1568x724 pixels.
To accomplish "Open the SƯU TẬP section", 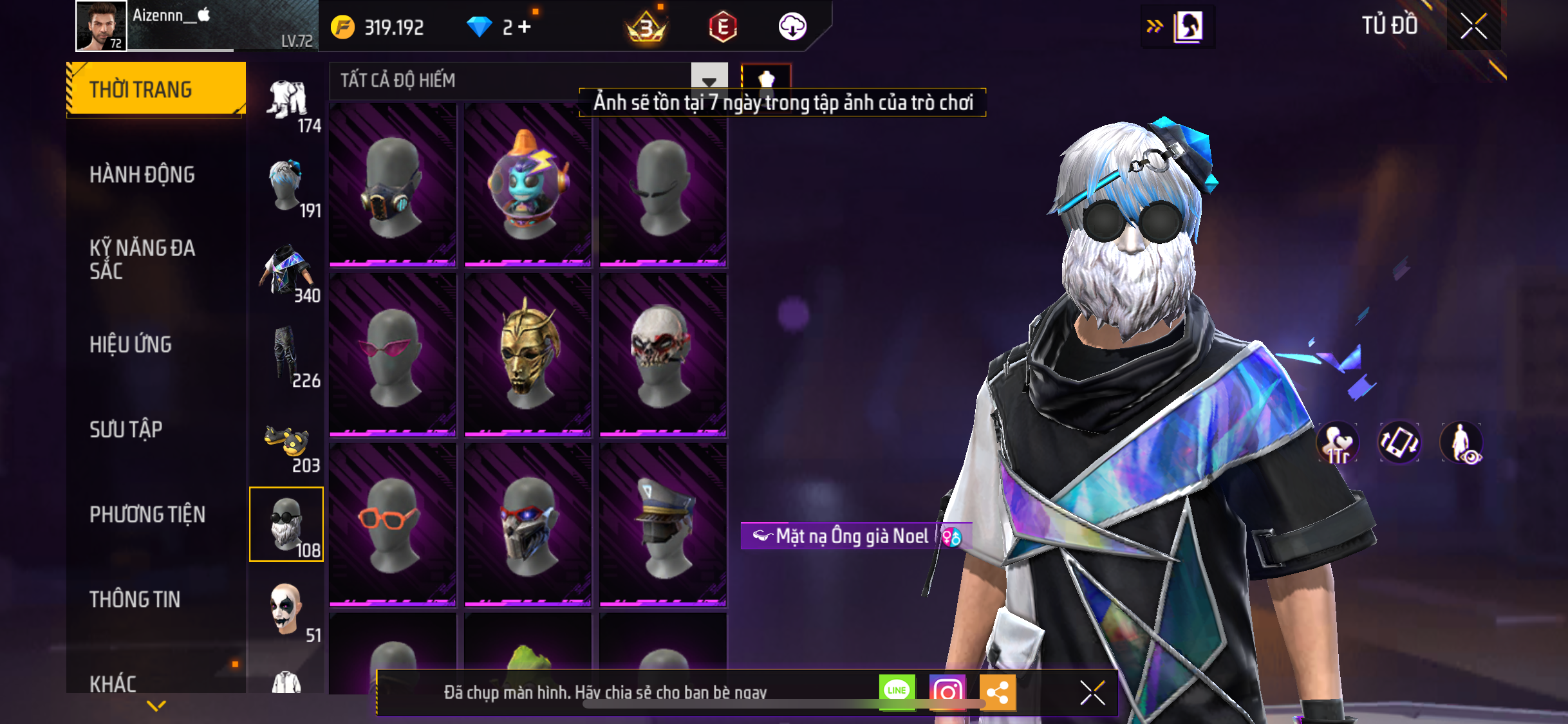I will pyautogui.click(x=126, y=429).
